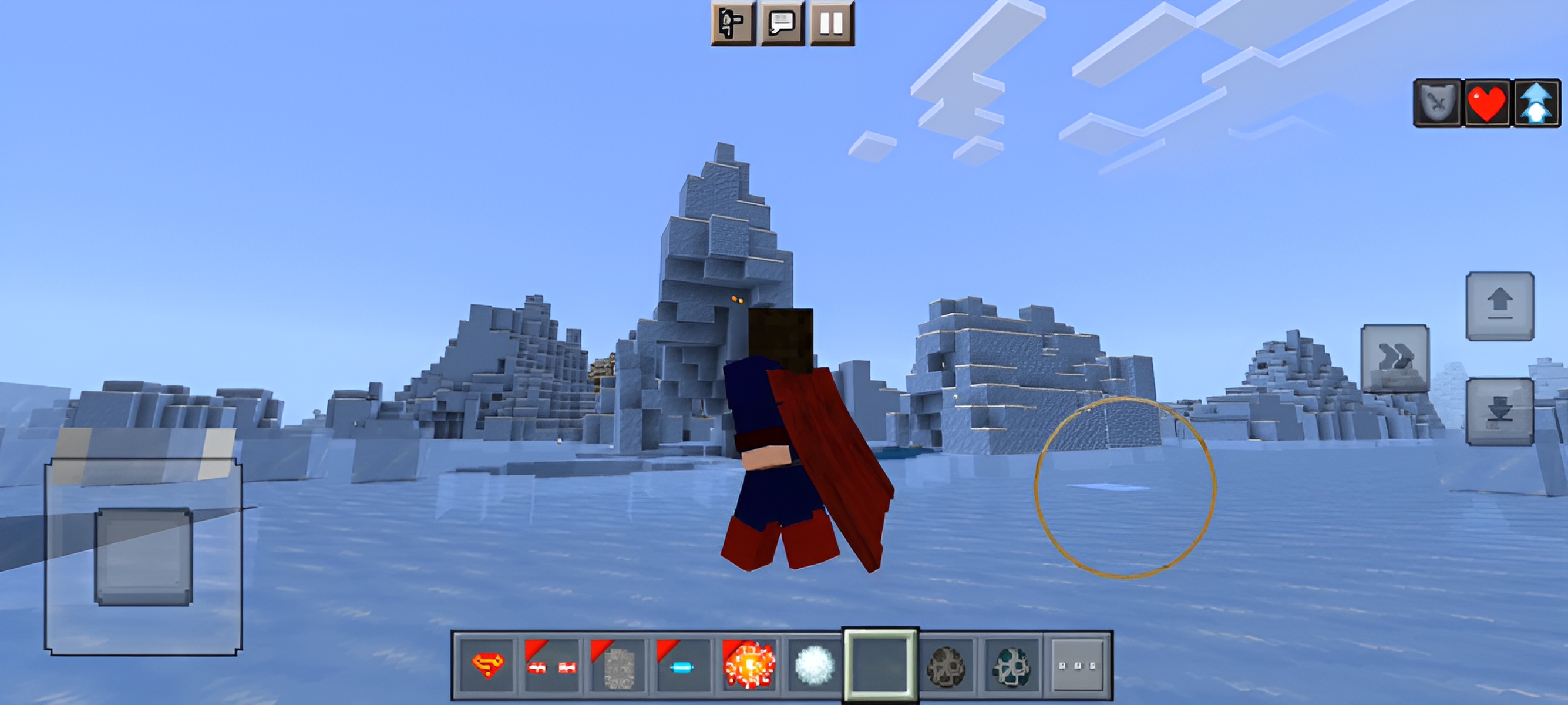Image resolution: width=1568 pixels, height=705 pixels.
Task: Tap the currently selected empty hotbar slot
Action: coord(880,667)
